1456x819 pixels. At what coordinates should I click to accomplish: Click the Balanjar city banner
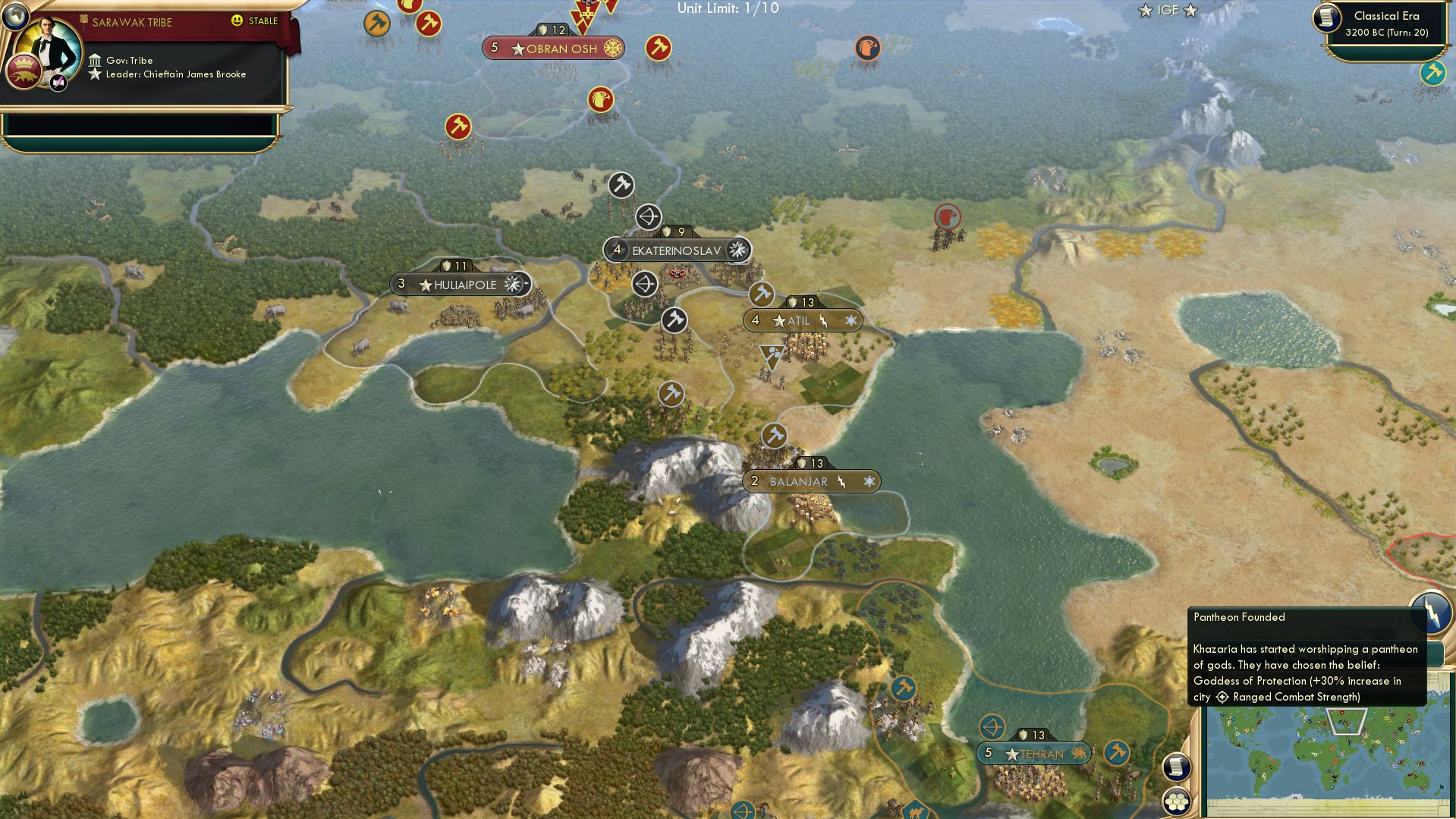point(810,480)
